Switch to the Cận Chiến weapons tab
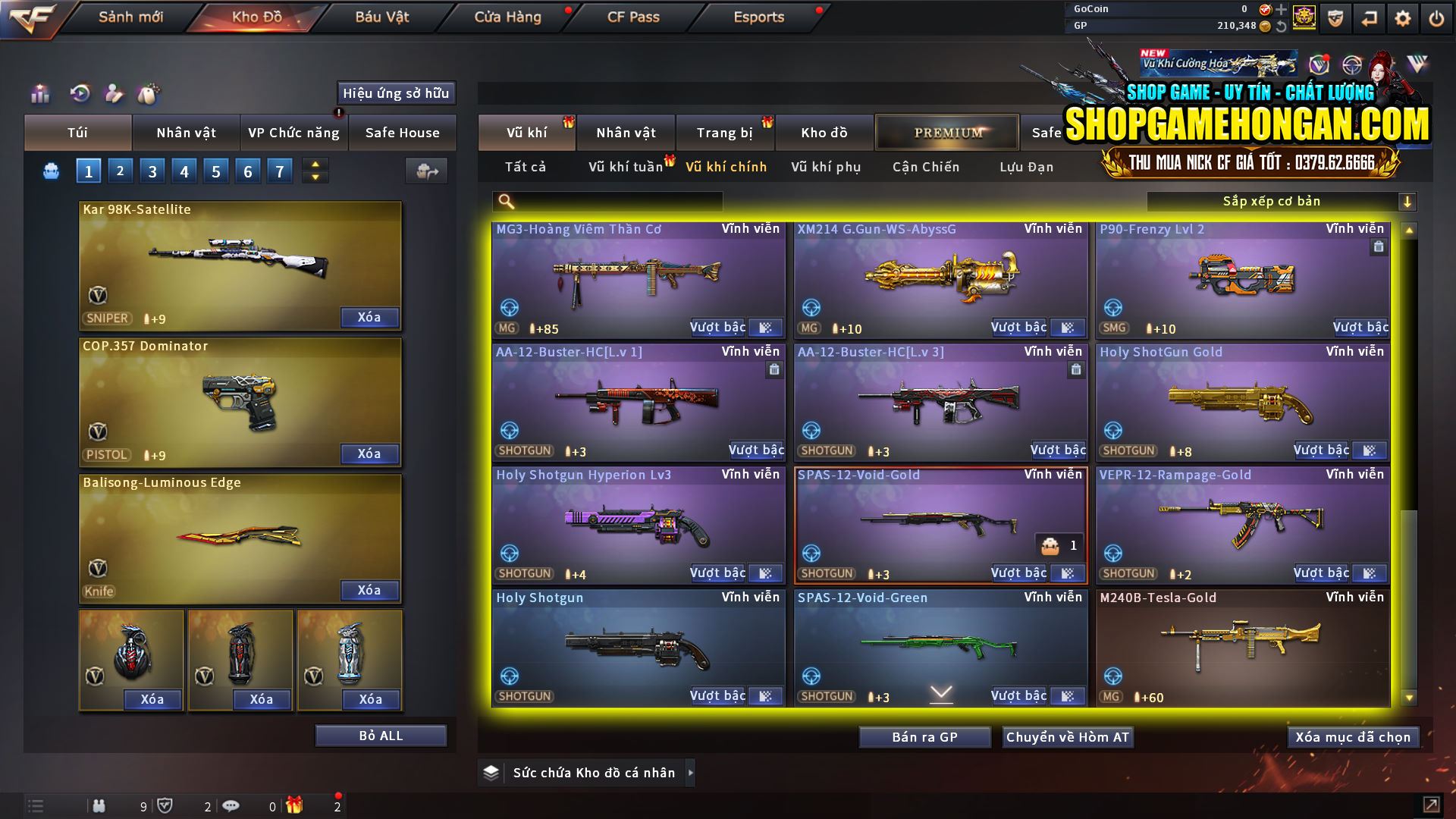Image resolution: width=1456 pixels, height=819 pixels. click(925, 167)
